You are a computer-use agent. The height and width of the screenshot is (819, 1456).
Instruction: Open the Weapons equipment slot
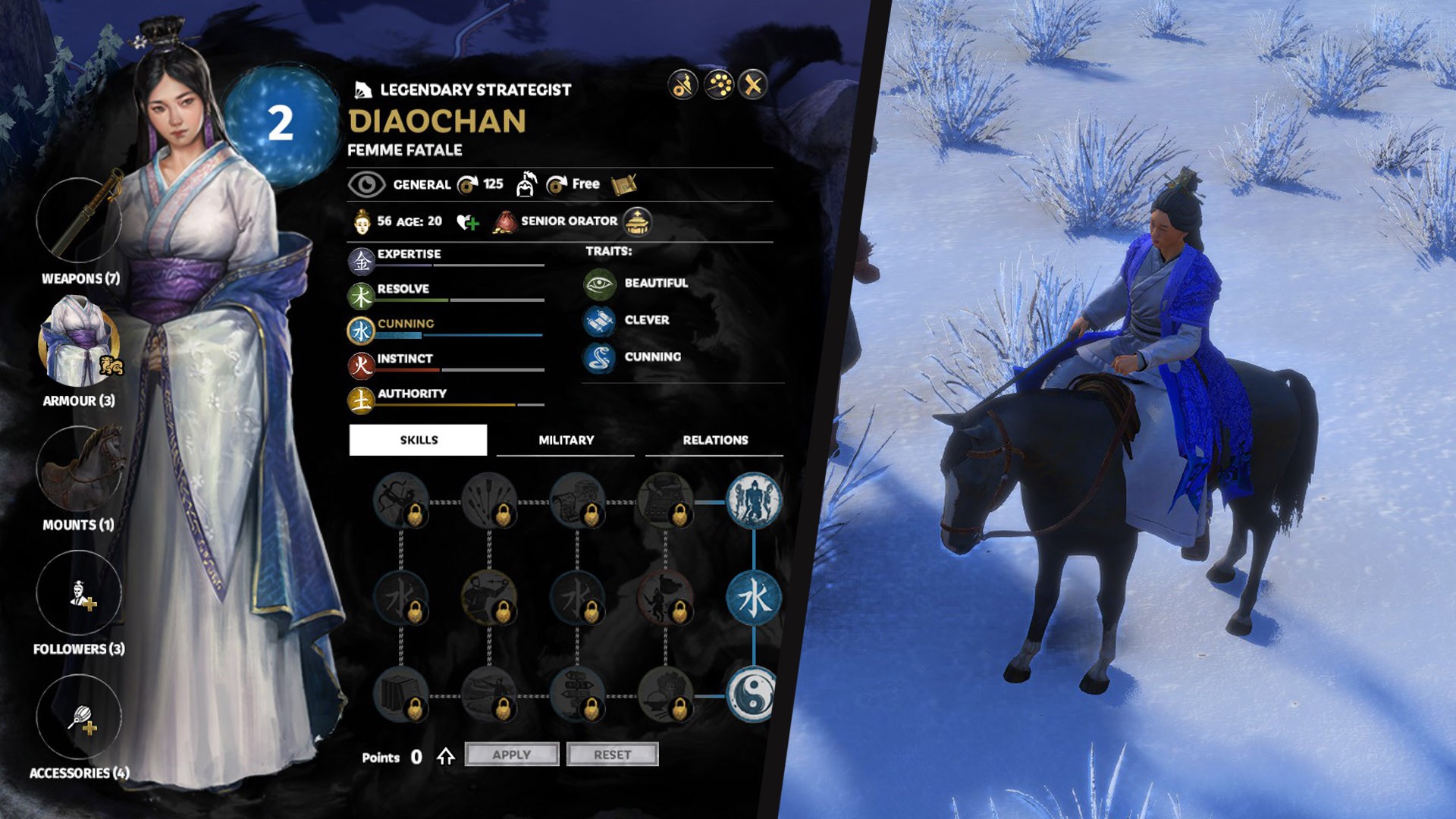click(79, 221)
